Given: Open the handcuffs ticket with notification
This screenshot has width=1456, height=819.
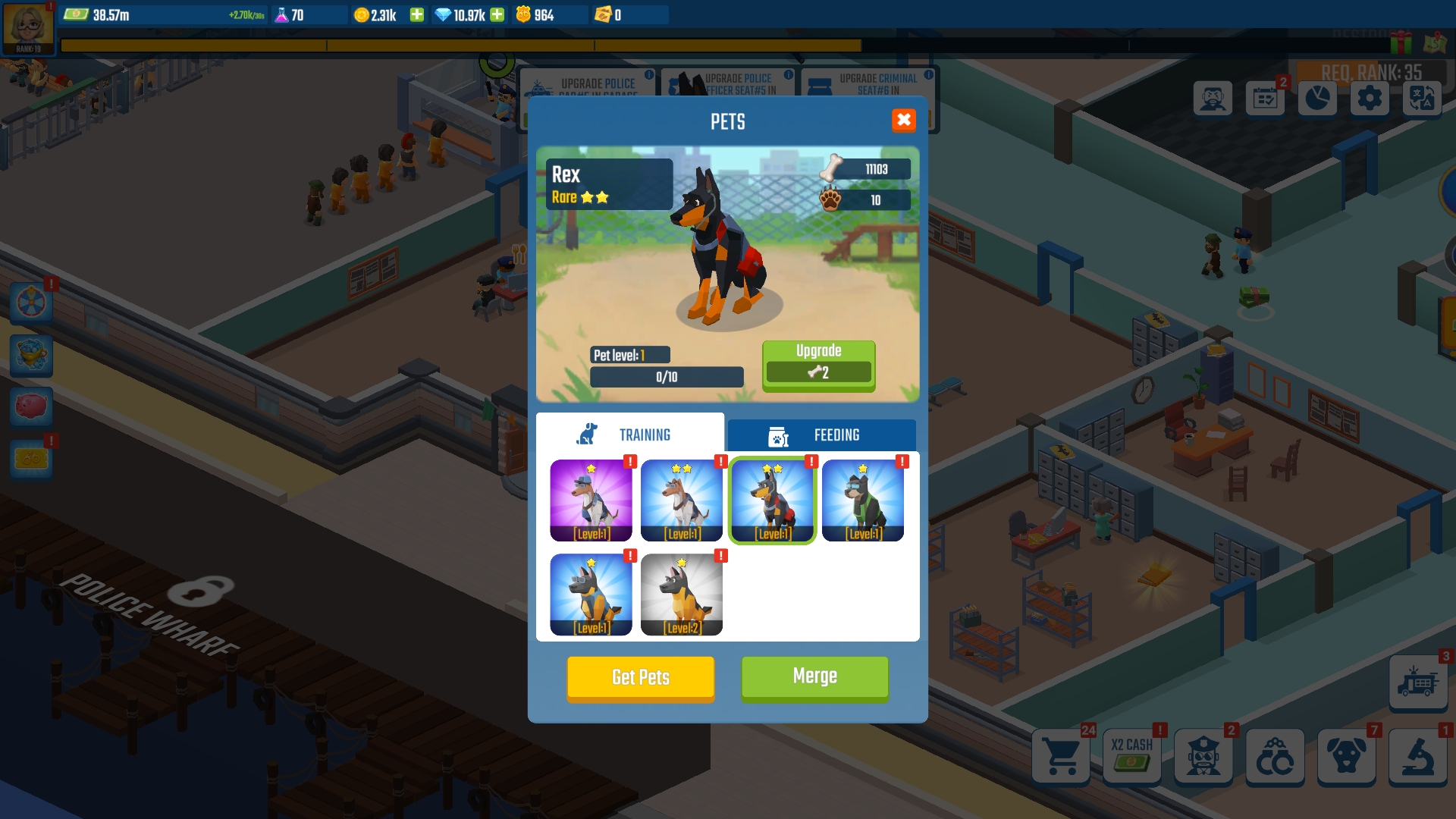Looking at the screenshot, I should [x=32, y=459].
